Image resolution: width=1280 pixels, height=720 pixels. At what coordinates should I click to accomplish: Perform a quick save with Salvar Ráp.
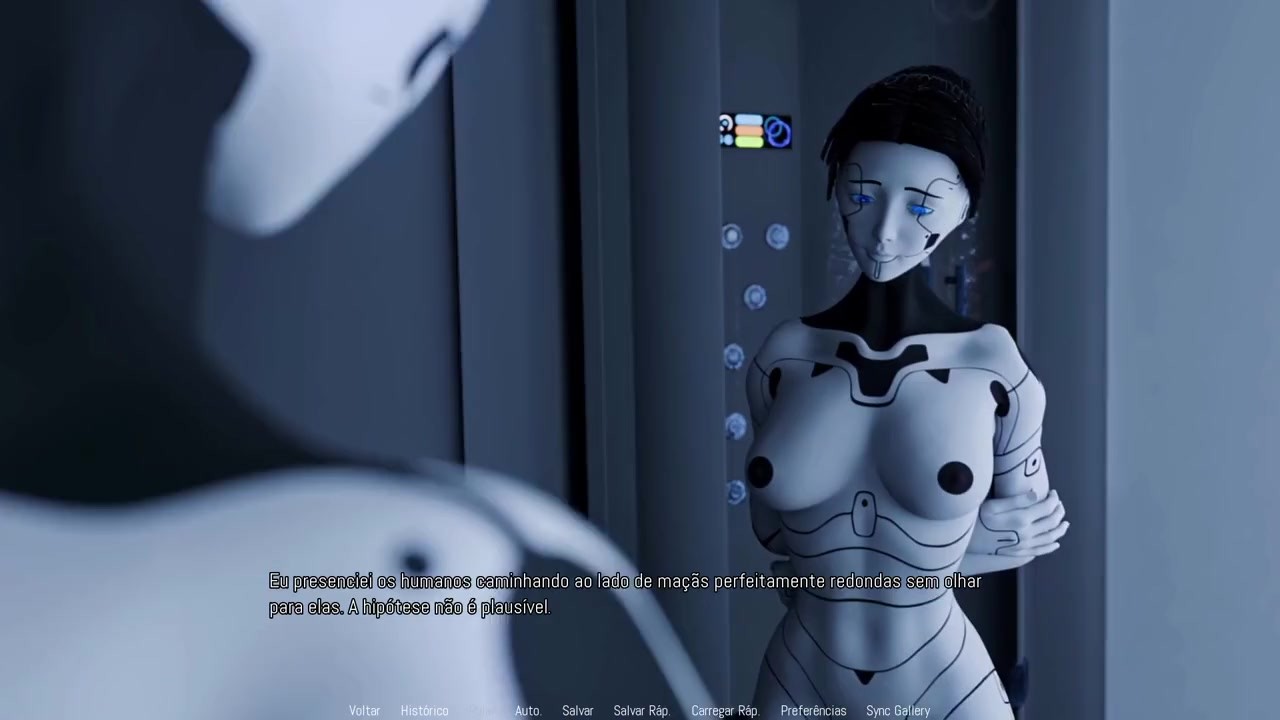click(641, 710)
